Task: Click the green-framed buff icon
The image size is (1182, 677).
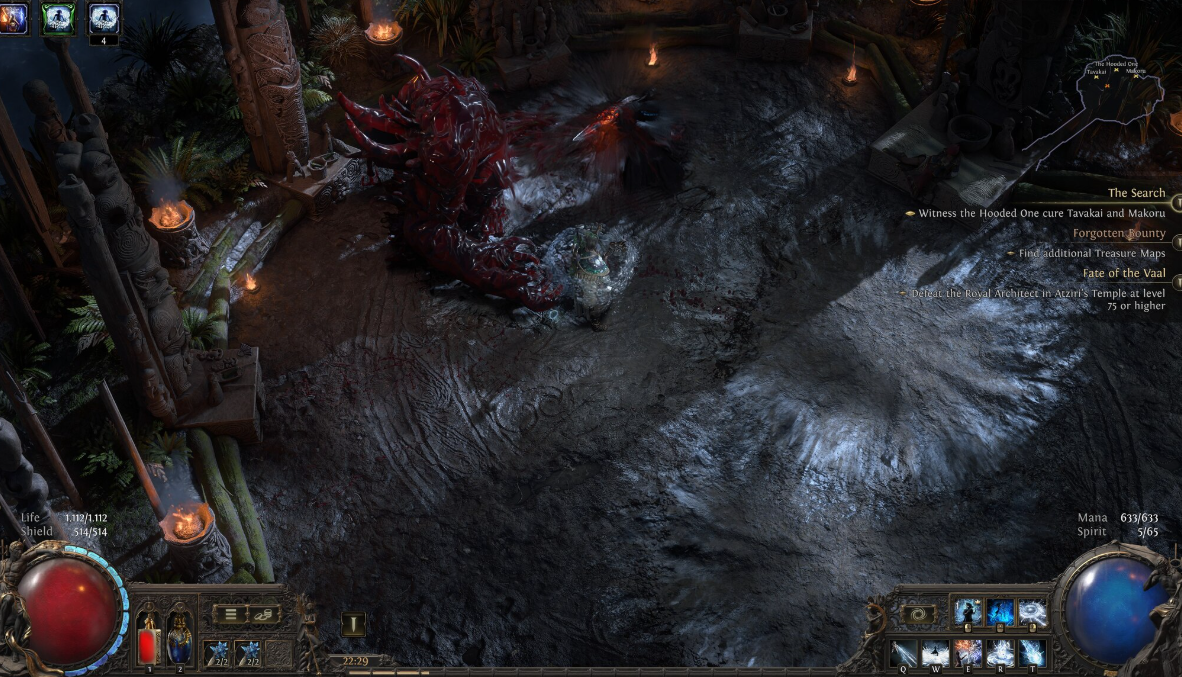Action: (x=58, y=17)
